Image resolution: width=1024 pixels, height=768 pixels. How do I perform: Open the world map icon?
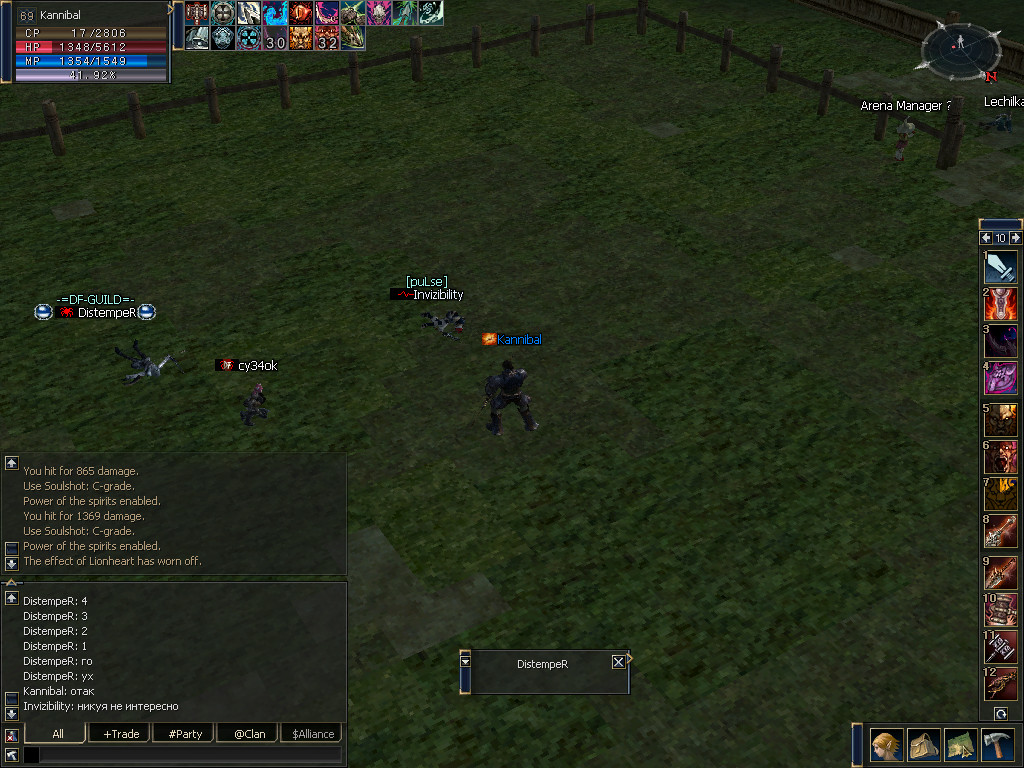pyautogui.click(x=961, y=745)
